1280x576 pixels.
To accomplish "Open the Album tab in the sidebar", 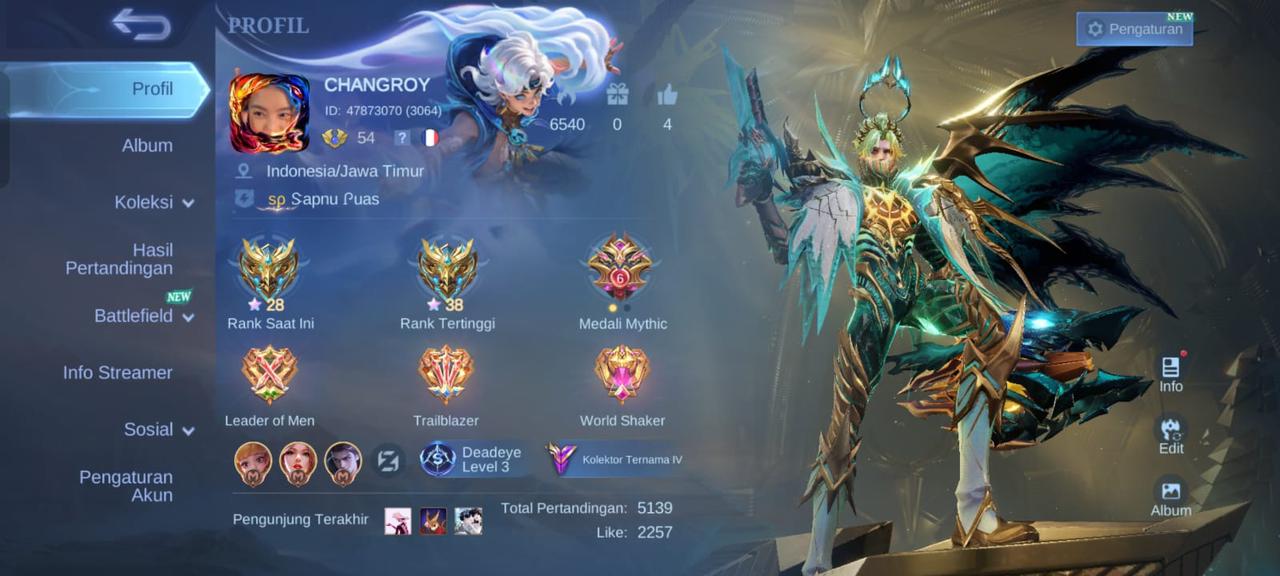I will click(x=147, y=146).
